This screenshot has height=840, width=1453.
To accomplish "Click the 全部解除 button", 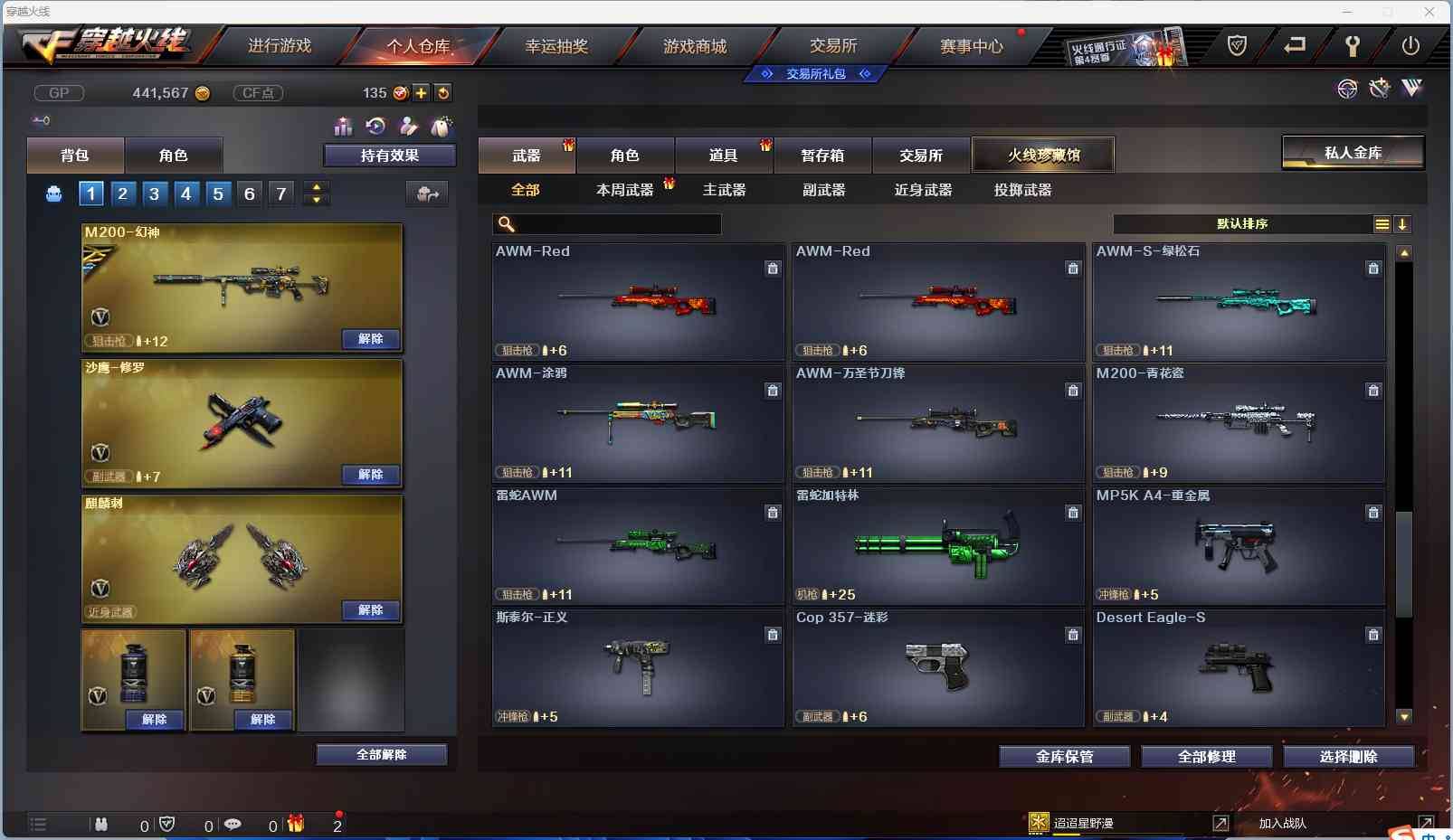I will pyautogui.click(x=383, y=753).
